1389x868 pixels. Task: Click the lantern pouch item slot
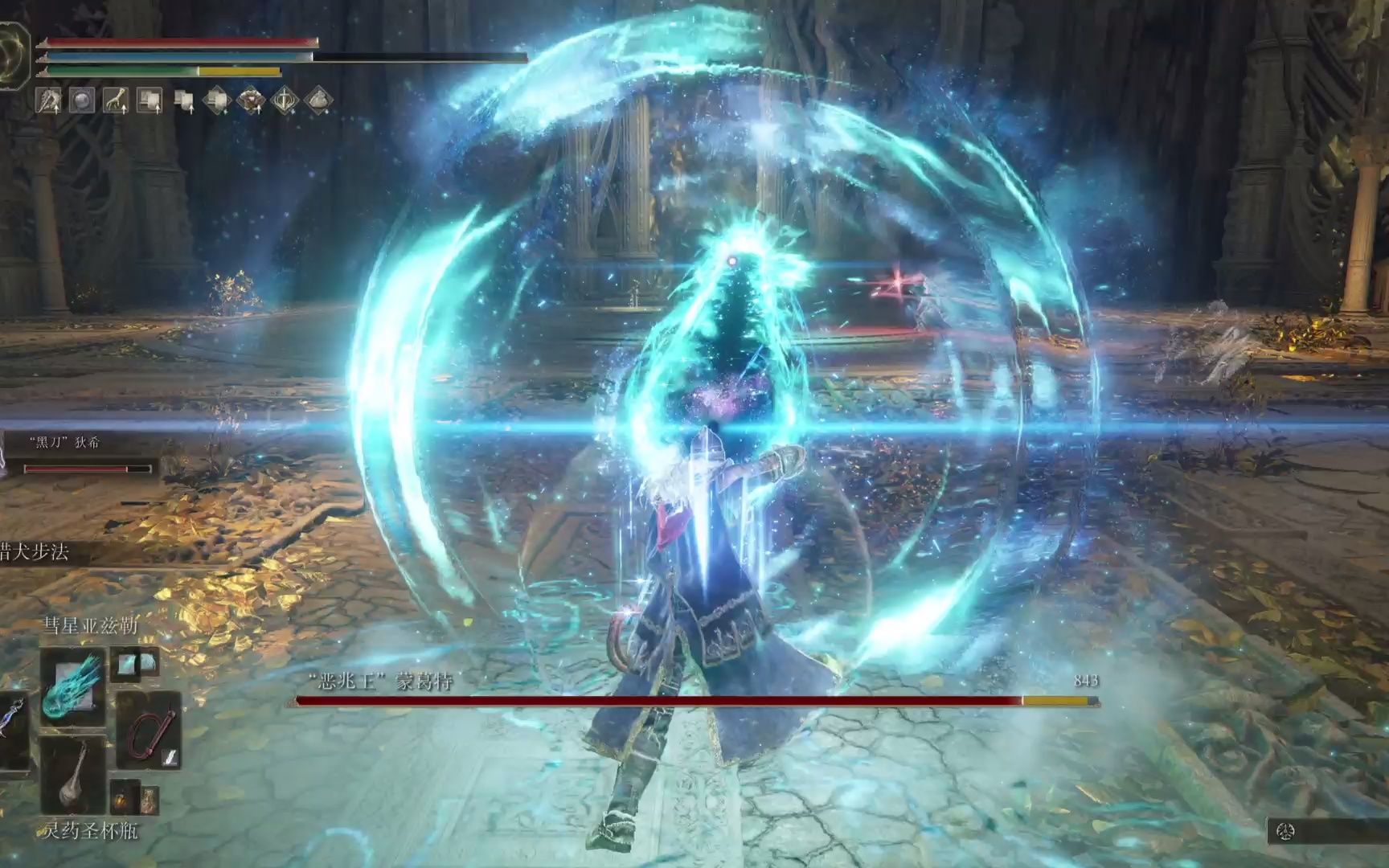coord(121,798)
